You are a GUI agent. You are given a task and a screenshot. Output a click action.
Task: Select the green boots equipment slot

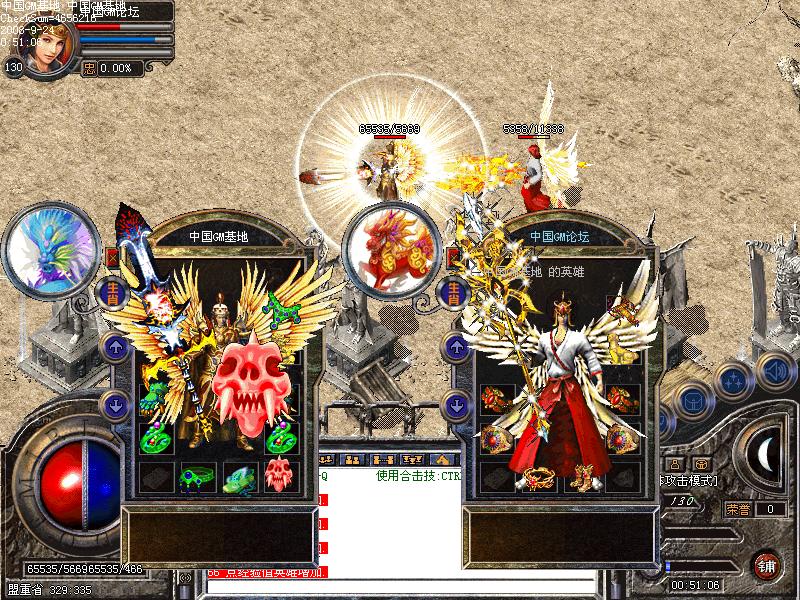239,476
